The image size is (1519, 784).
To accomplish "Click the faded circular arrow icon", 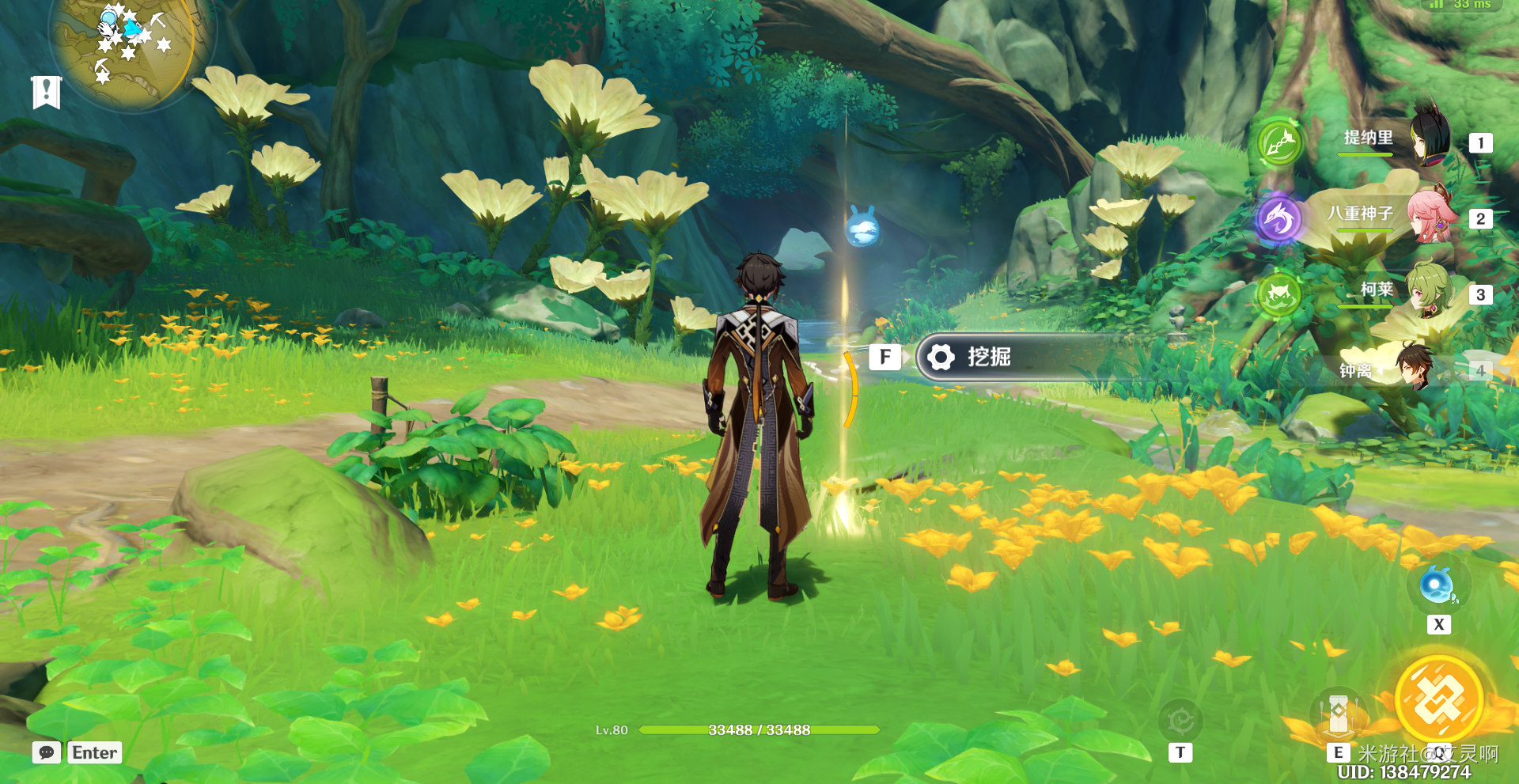I will (1180, 721).
